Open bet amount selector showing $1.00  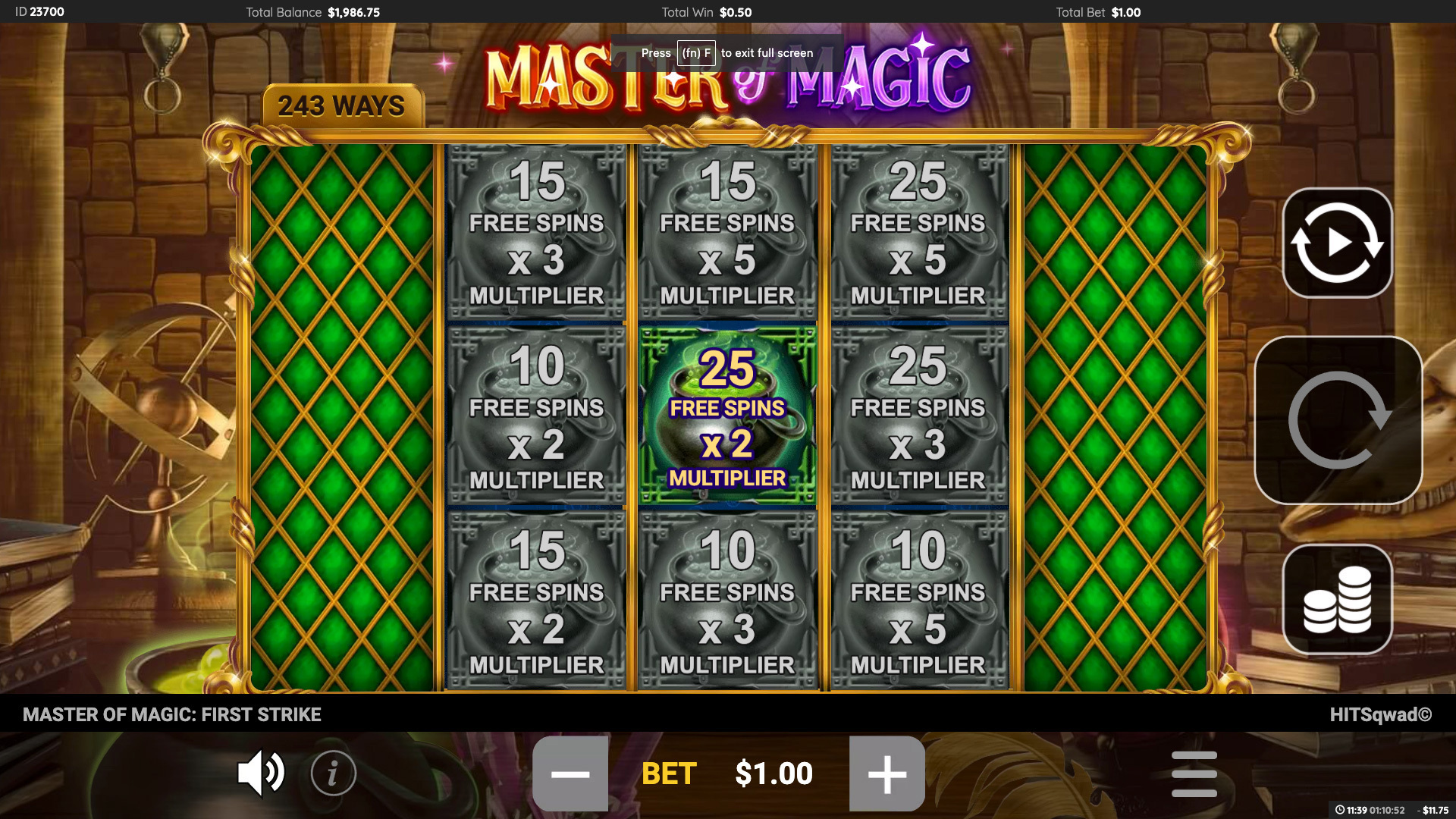click(772, 773)
